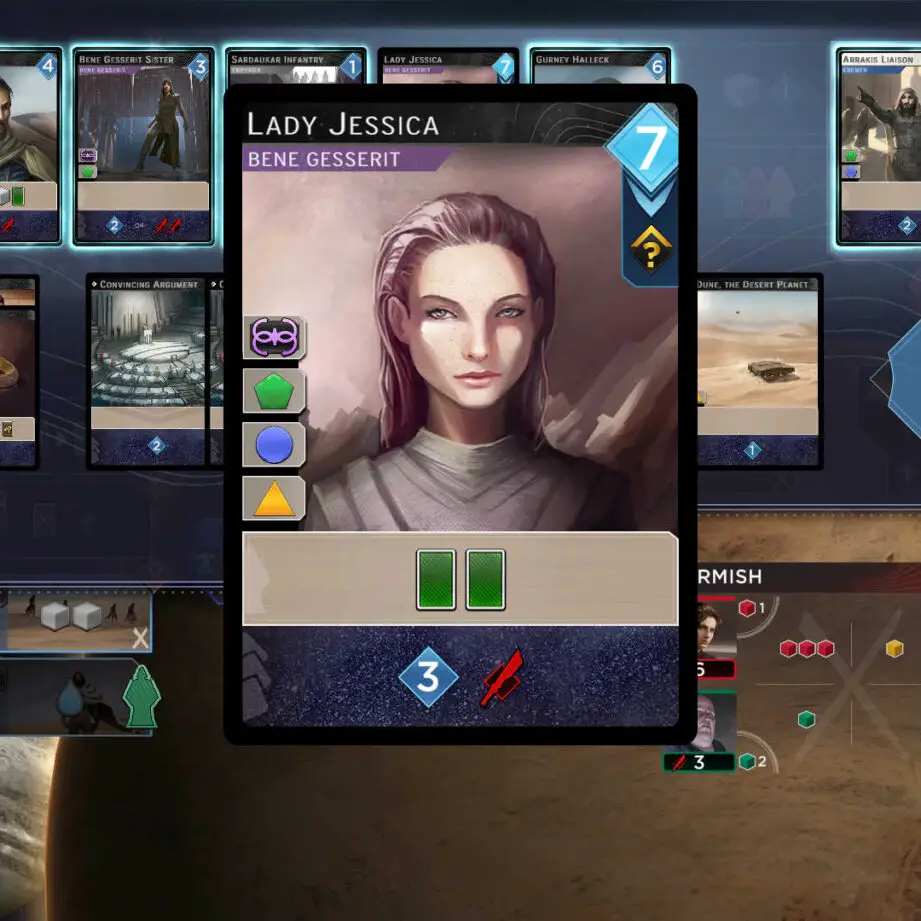The width and height of the screenshot is (921, 921).
Task: Click the green agent pawn
Action: pyautogui.click(x=141, y=696)
